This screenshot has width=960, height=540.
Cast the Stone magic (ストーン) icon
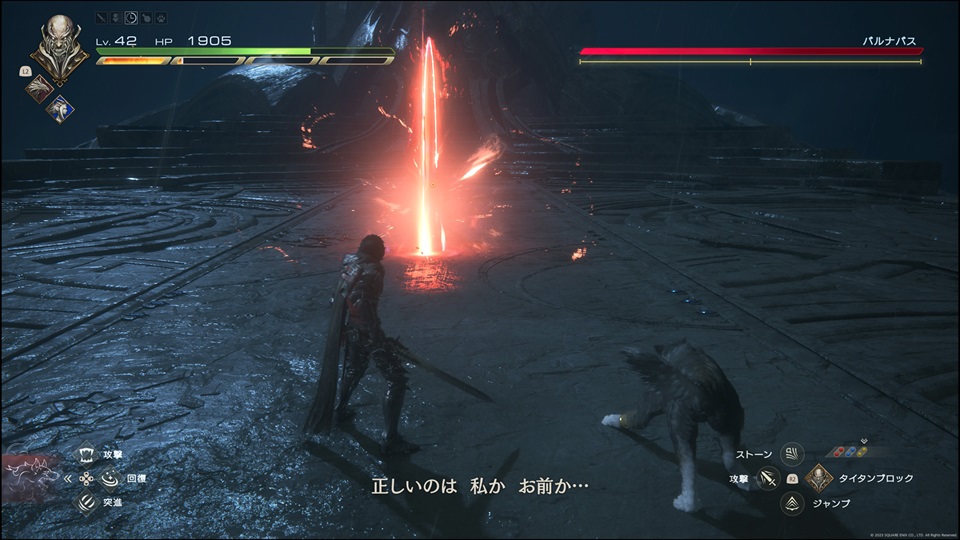pyautogui.click(x=793, y=454)
